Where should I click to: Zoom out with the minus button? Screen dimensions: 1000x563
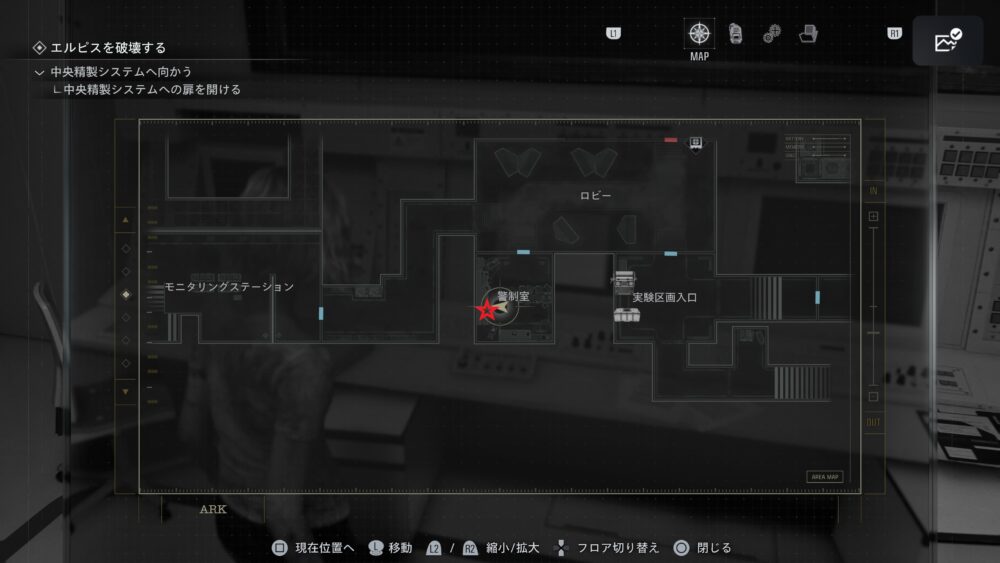[873, 396]
